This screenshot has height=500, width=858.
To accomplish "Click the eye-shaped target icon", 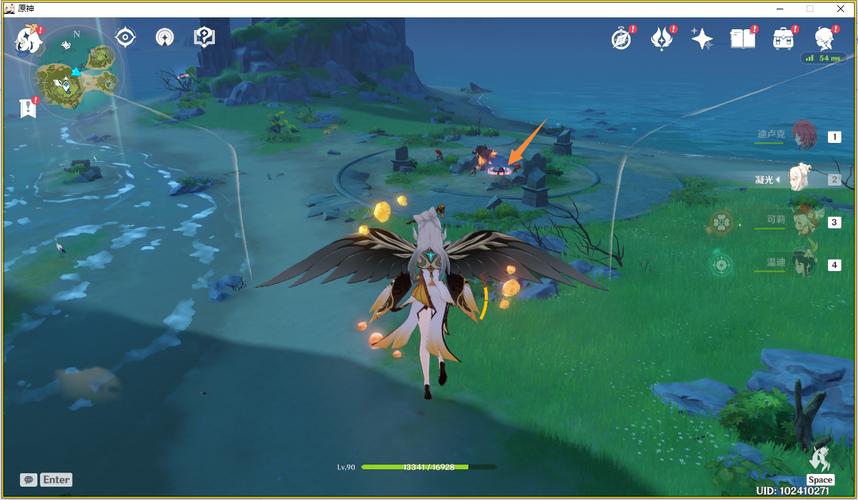I will pos(125,38).
